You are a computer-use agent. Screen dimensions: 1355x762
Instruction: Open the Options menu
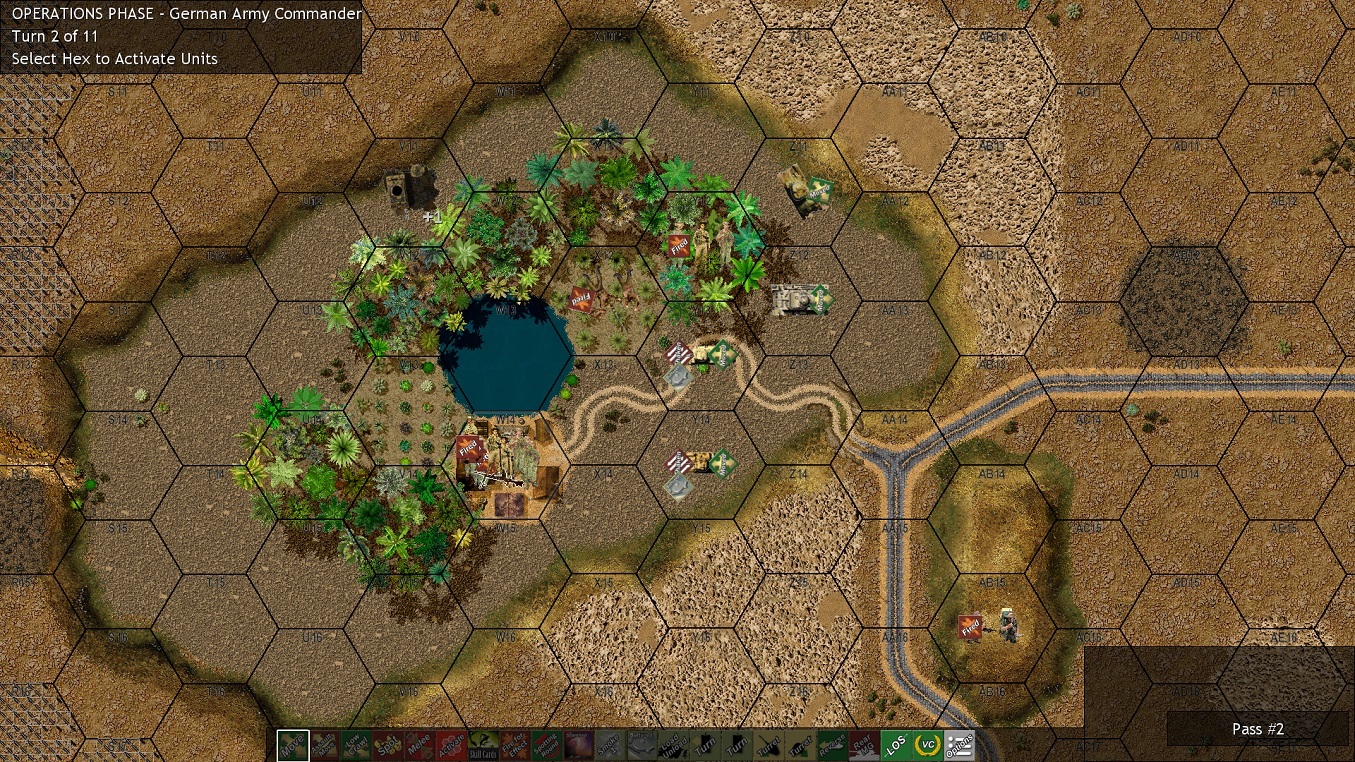click(x=959, y=746)
